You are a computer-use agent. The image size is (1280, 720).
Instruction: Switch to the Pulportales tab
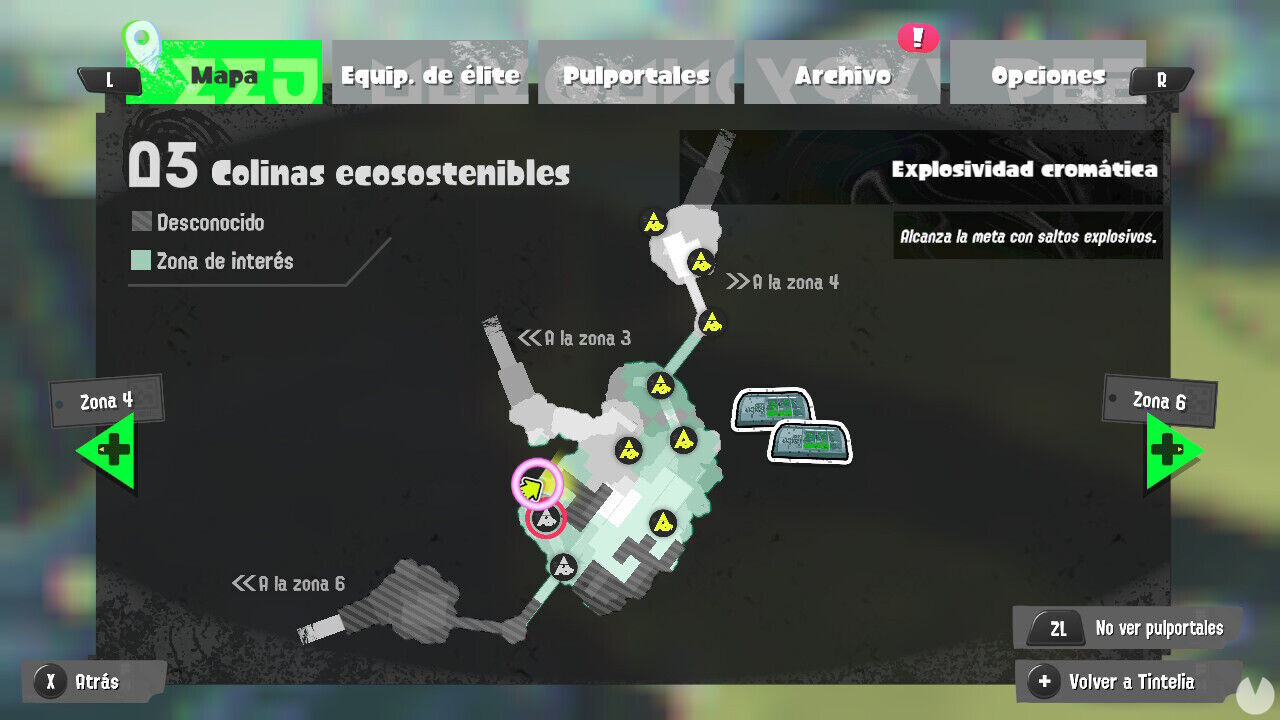coord(637,74)
